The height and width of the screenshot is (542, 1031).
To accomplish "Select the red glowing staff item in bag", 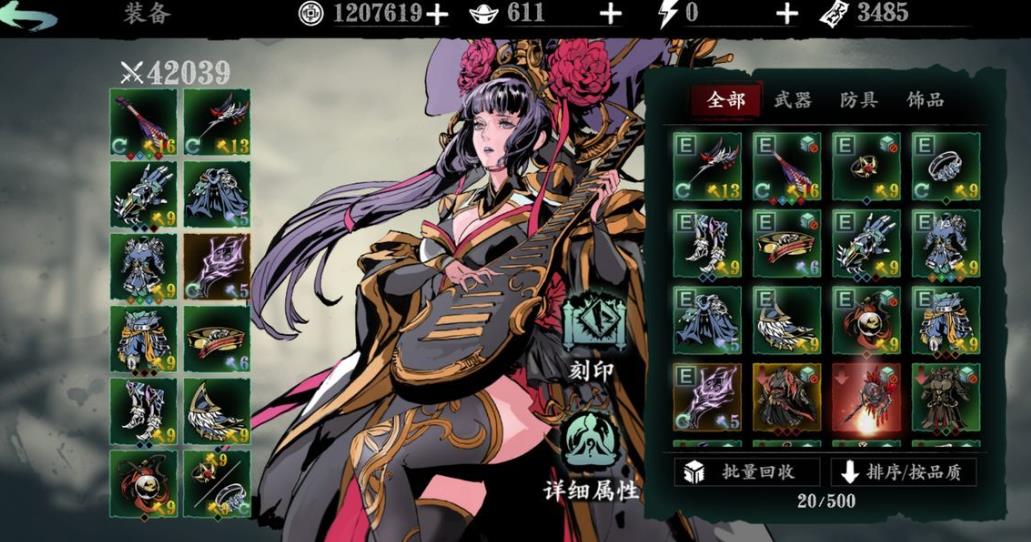I will pos(865,396).
